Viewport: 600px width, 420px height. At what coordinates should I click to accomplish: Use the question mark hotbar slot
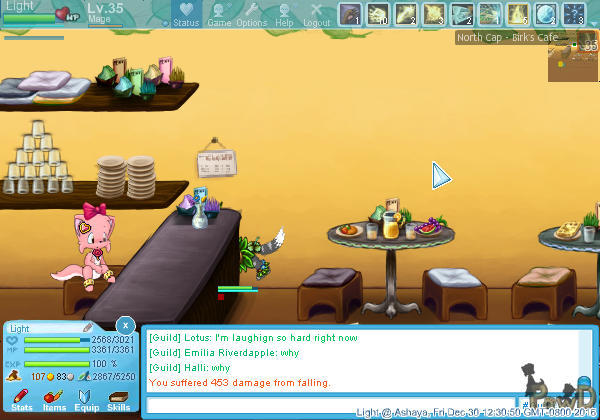pyautogui.click(x=574, y=14)
